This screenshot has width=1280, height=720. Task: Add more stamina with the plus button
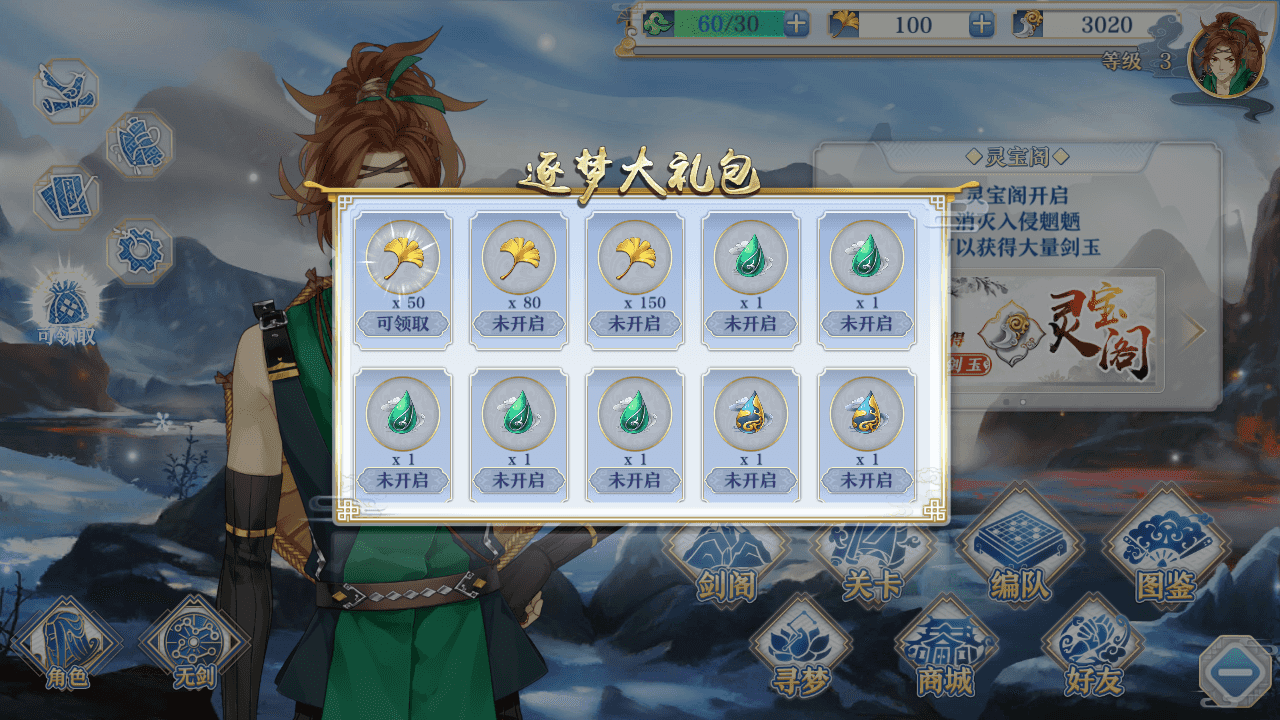click(796, 25)
